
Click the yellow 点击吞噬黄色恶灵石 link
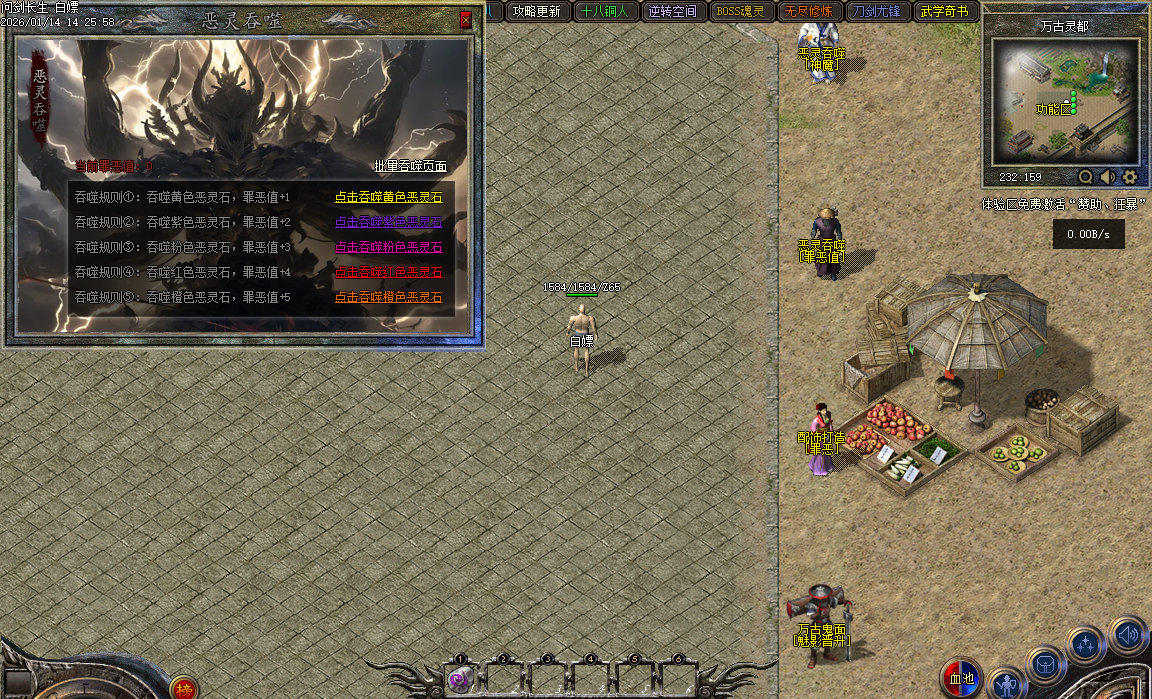pyautogui.click(x=388, y=197)
